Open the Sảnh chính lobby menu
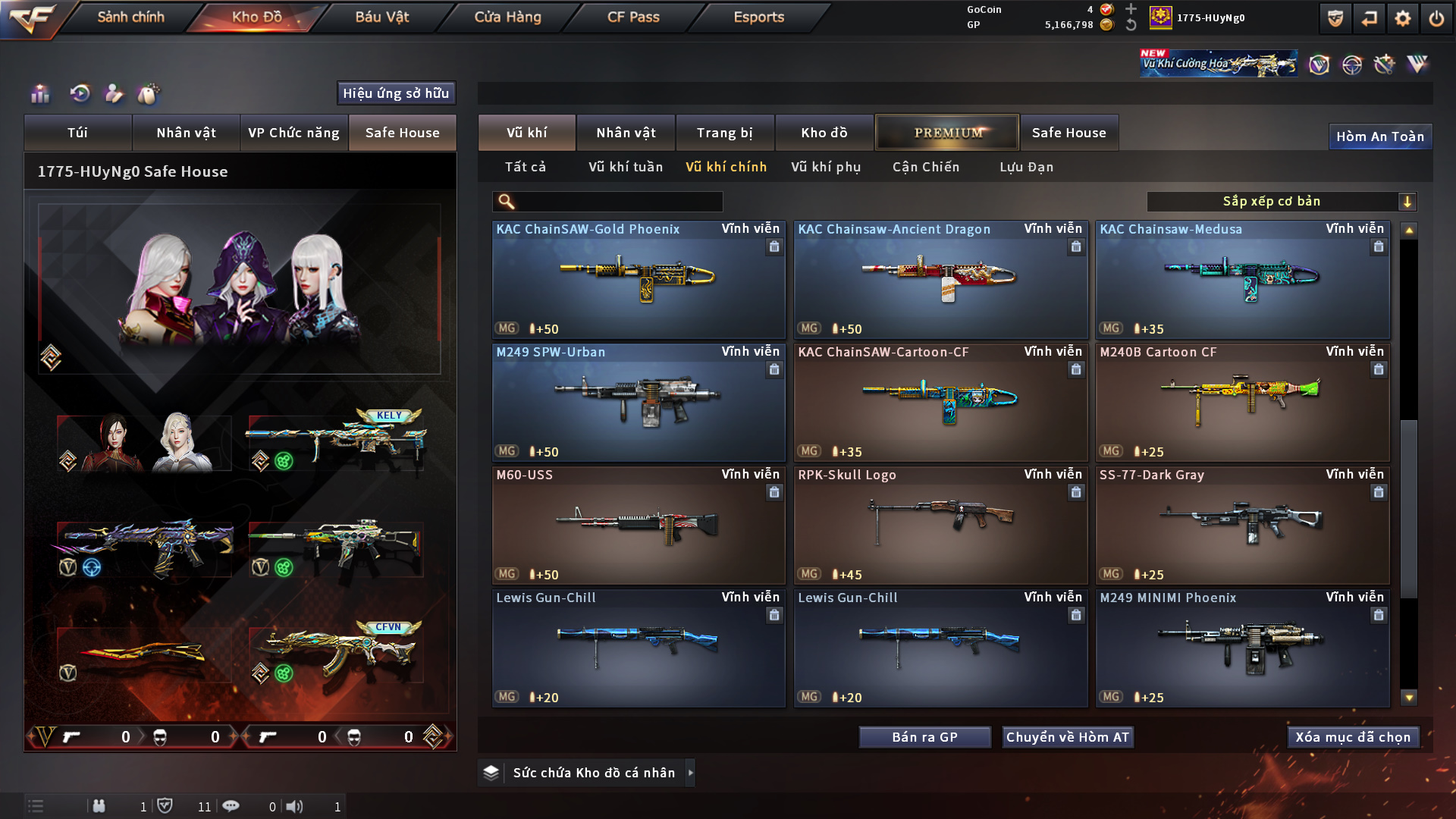 (130, 17)
